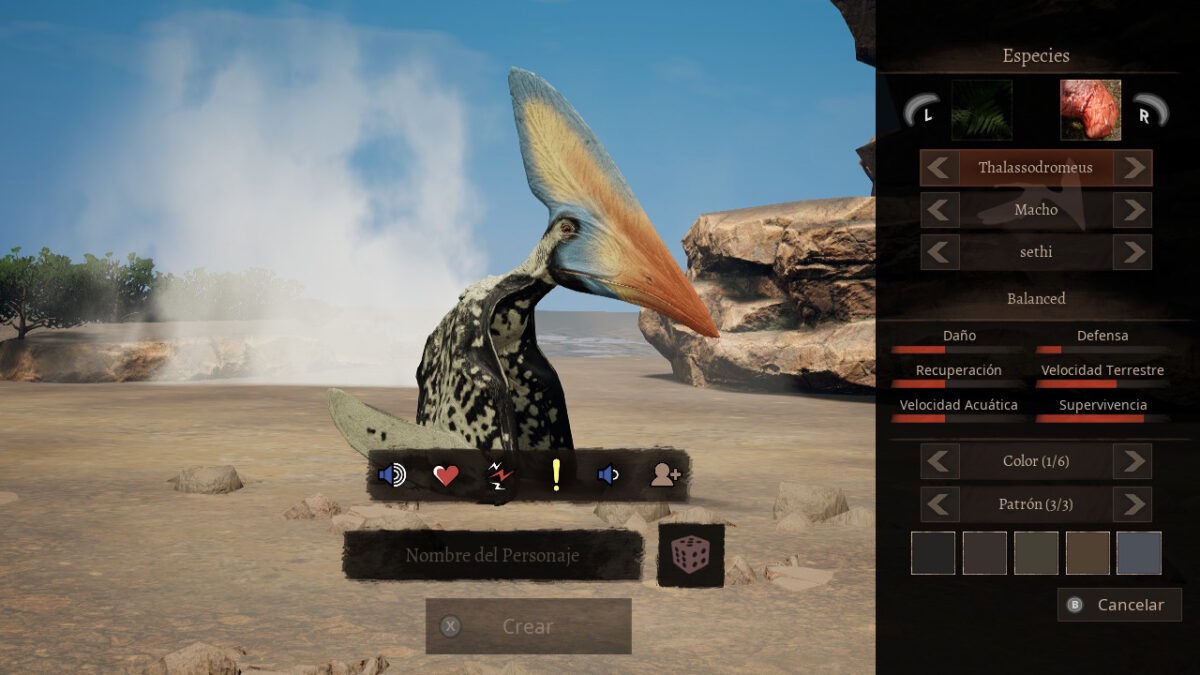Go to the previous species before Thalassodromeus

940,168
